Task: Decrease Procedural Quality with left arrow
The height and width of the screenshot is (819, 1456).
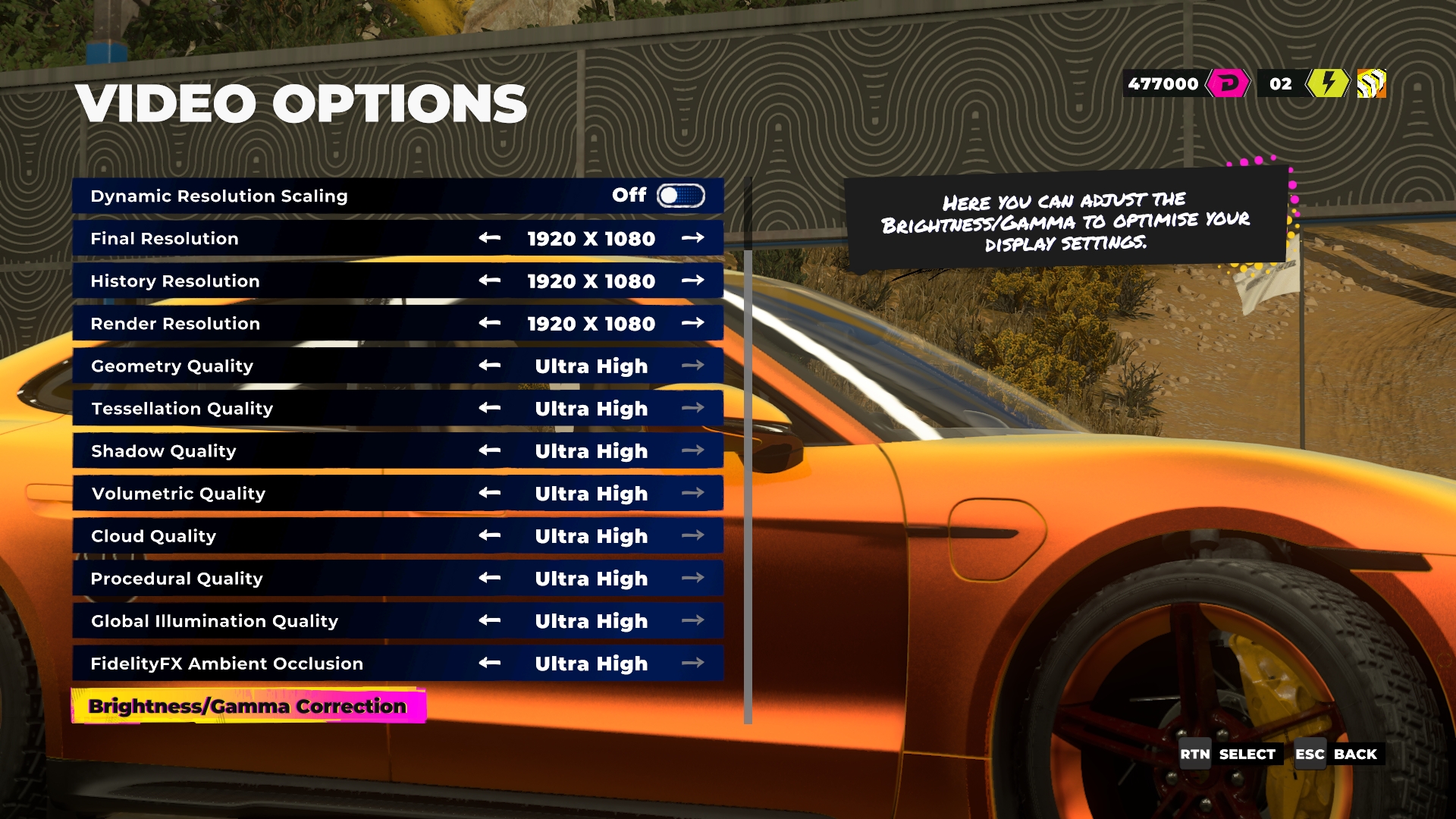Action: pyautogui.click(x=490, y=578)
